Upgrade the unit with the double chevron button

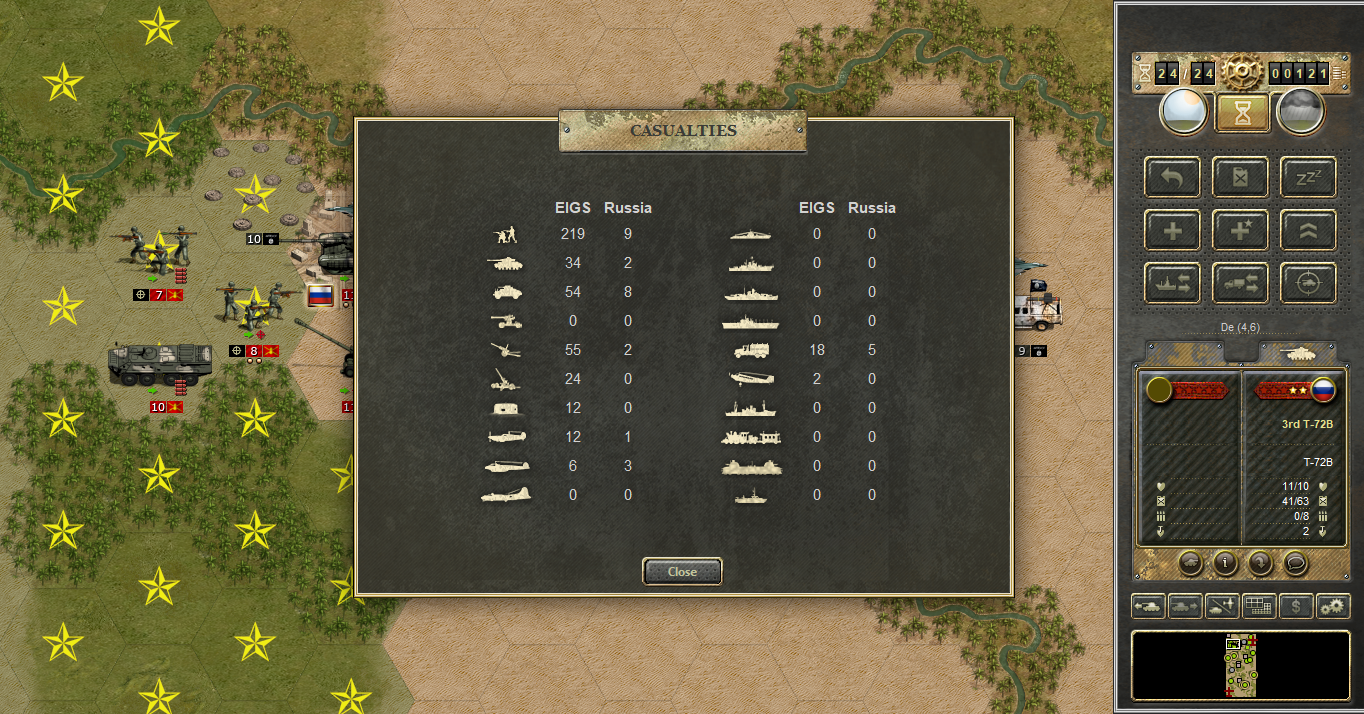pyautogui.click(x=1307, y=231)
